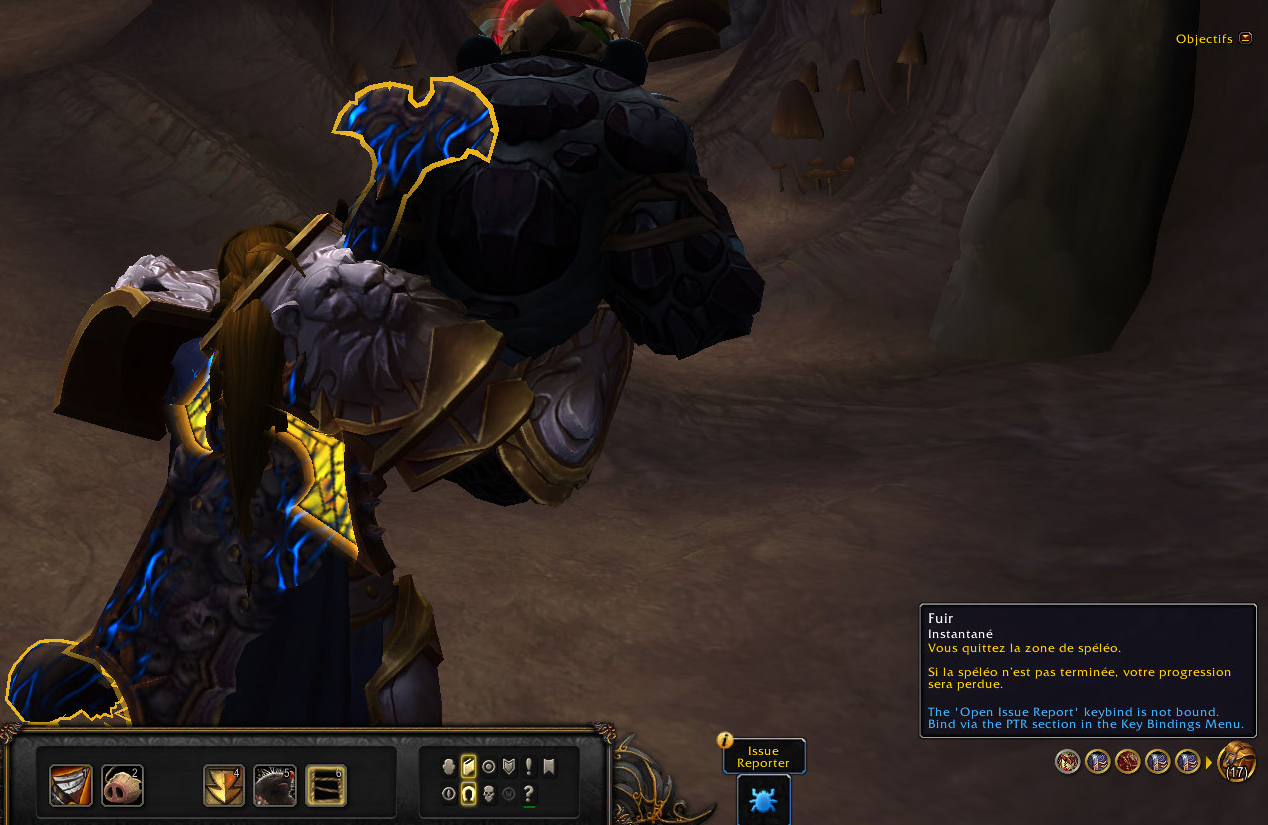This screenshot has height=825, width=1268.
Task: Click the blue bug Issue Reporter button
Action: click(x=764, y=801)
